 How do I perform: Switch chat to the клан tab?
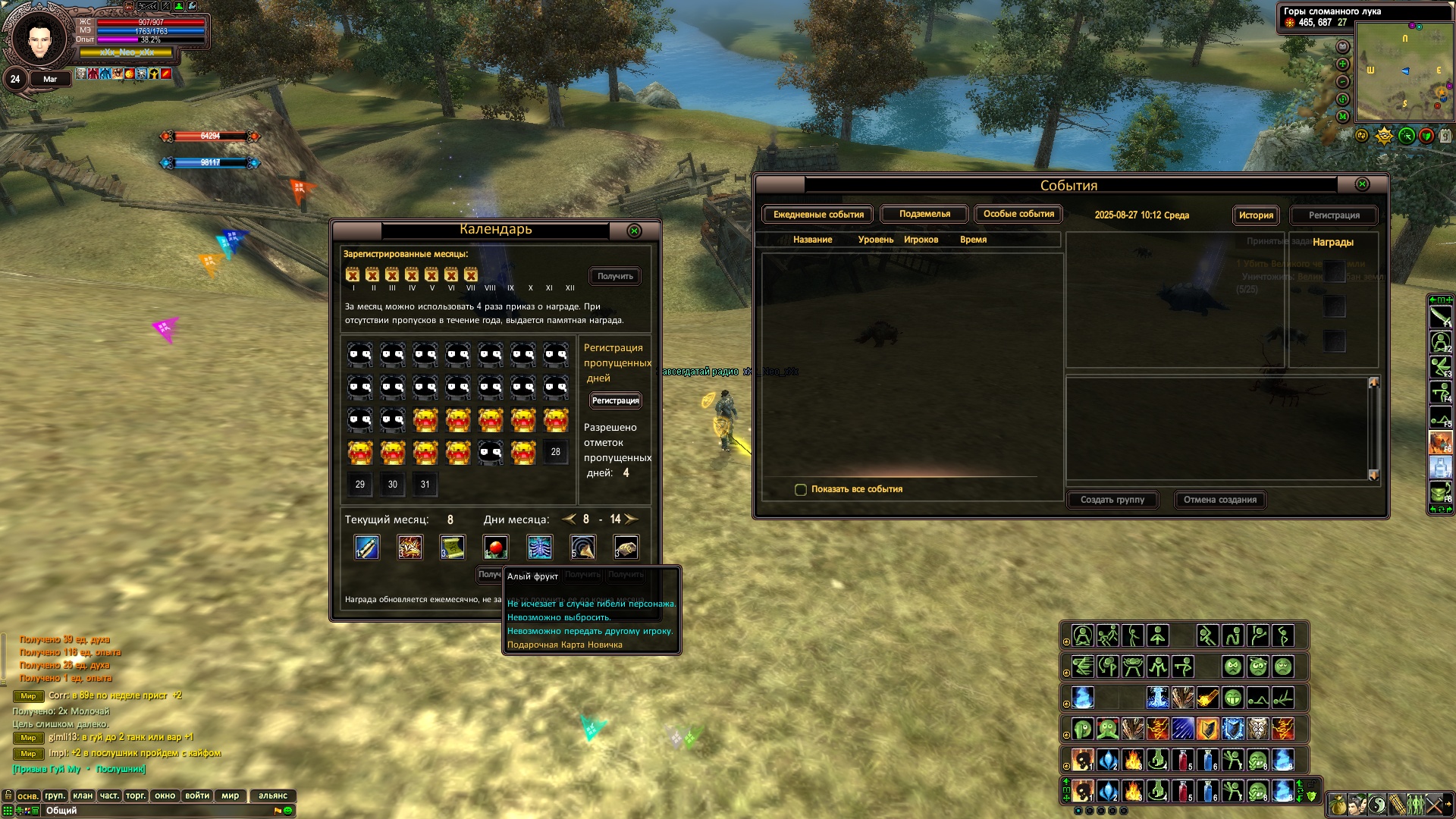click(83, 795)
